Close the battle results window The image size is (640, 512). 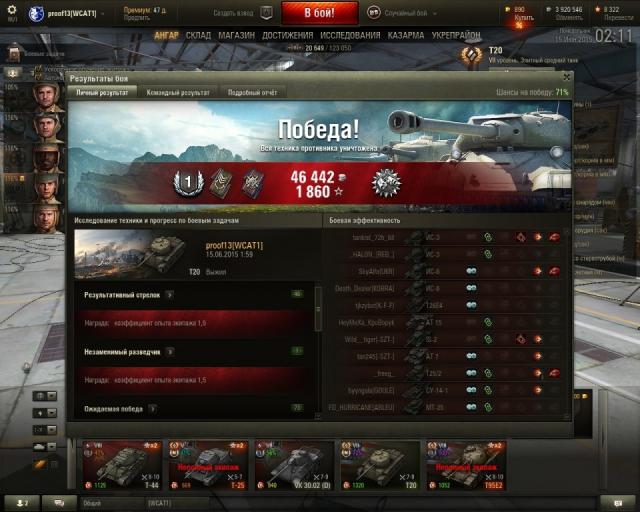[x=567, y=76]
